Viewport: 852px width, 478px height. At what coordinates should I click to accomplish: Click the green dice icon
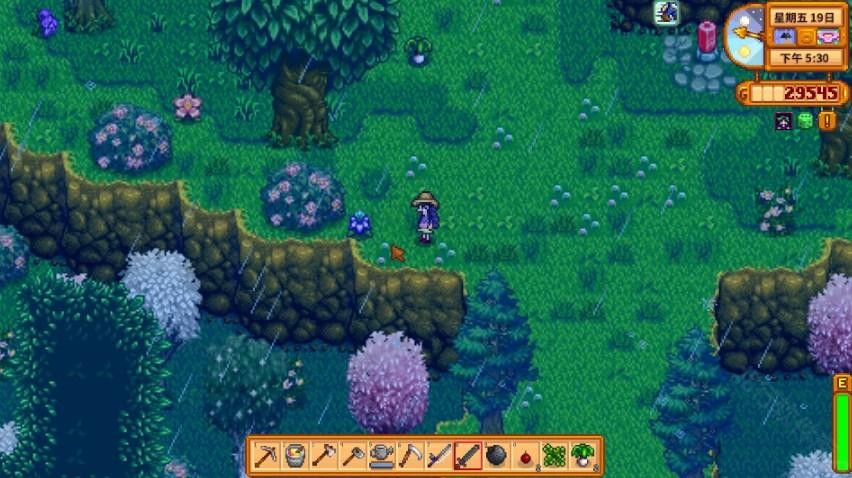click(x=806, y=121)
